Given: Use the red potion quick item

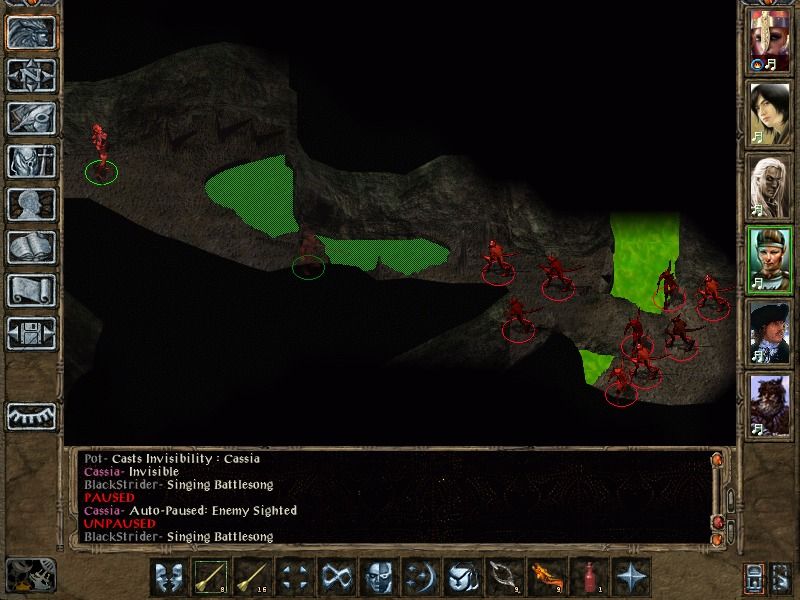Looking at the screenshot, I should 589,577.
